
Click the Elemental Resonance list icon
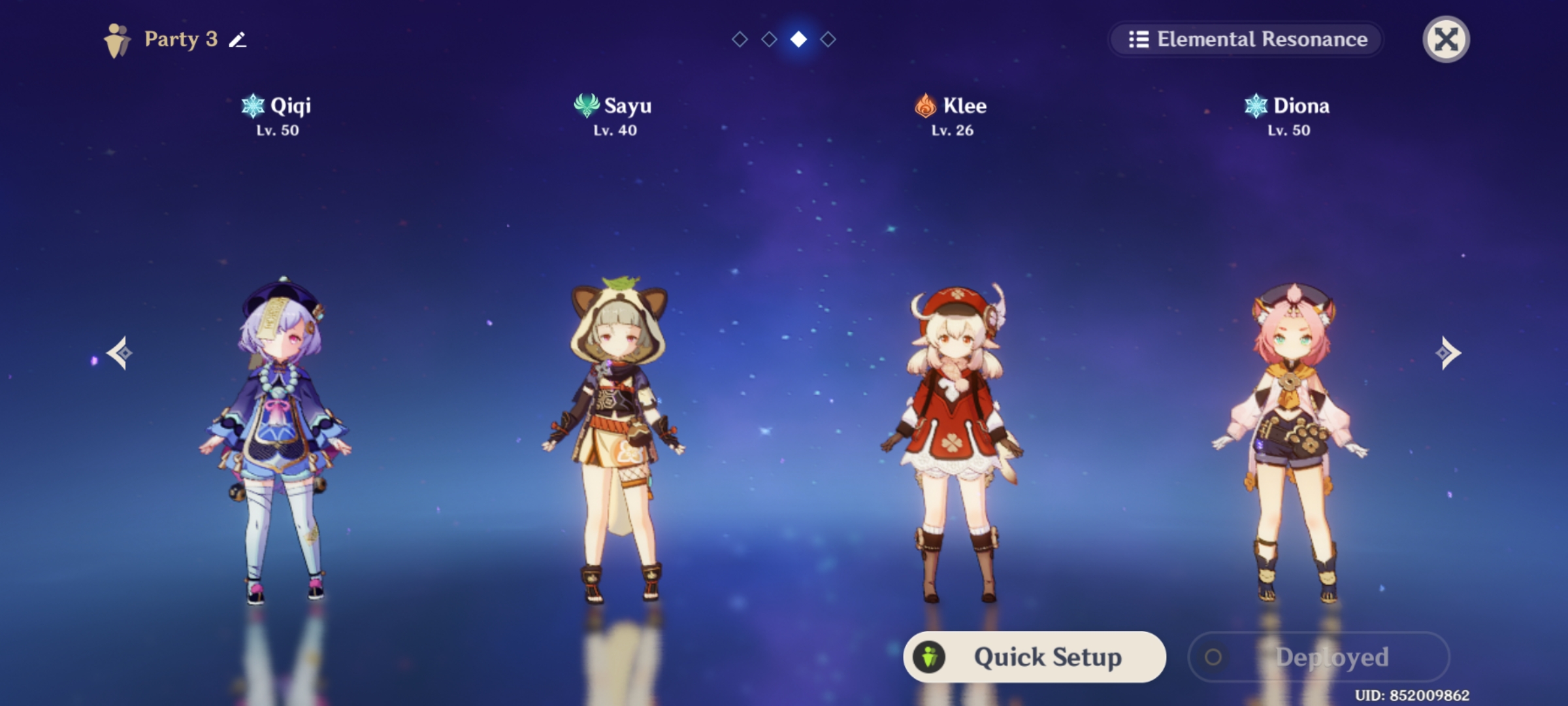coord(1140,39)
